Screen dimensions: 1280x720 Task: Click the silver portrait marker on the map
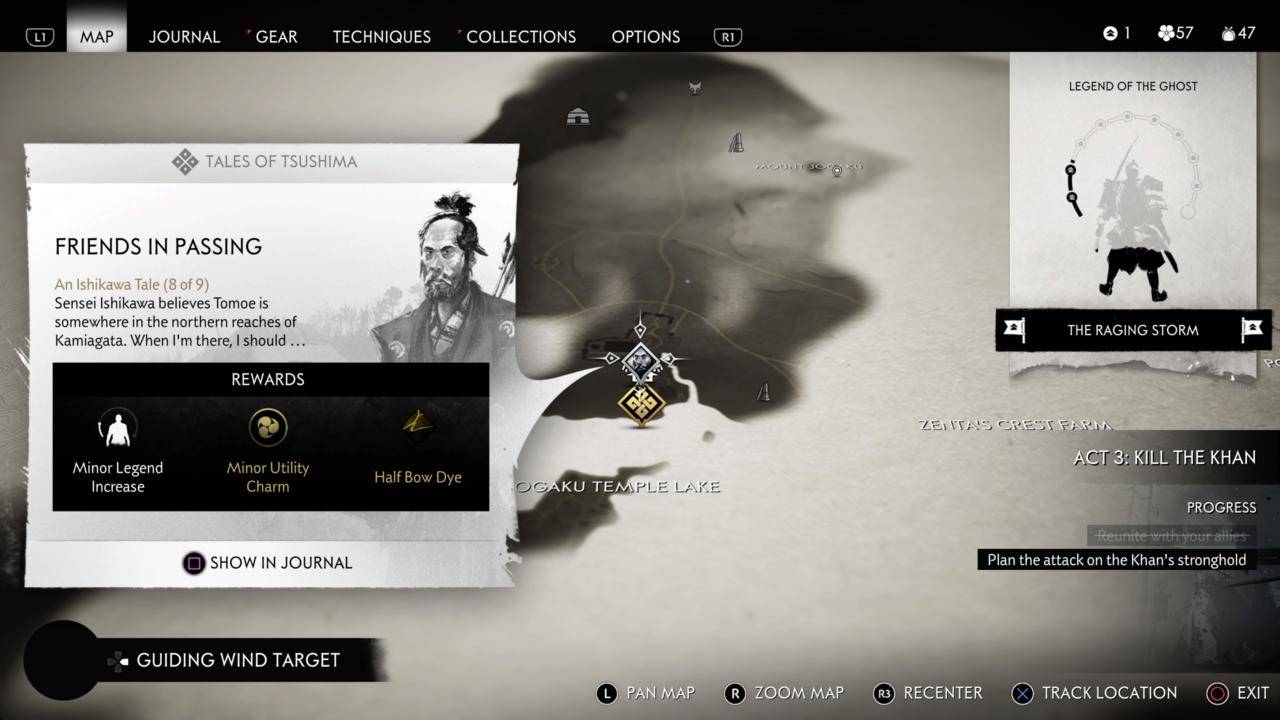pos(640,360)
